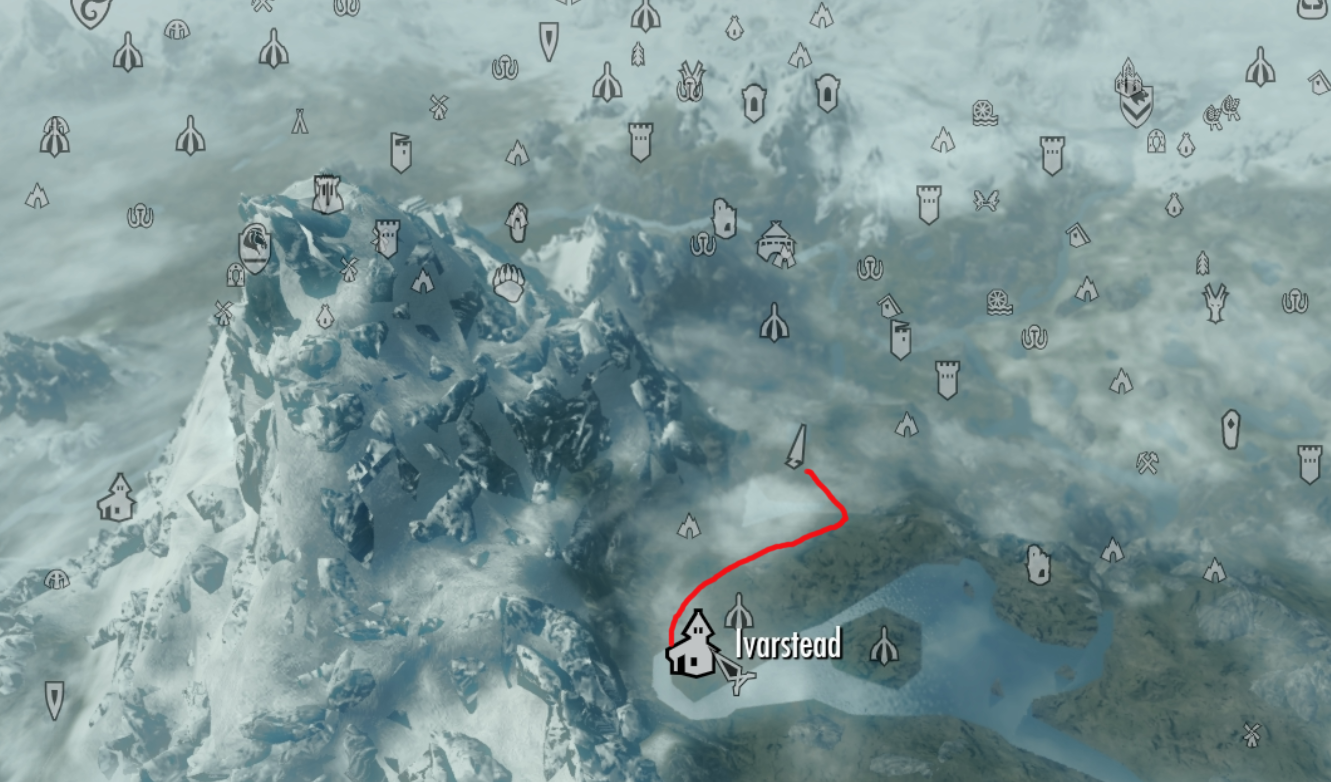
Task: Select the crossed pickaxe mine marker on the right
Action: (1147, 463)
